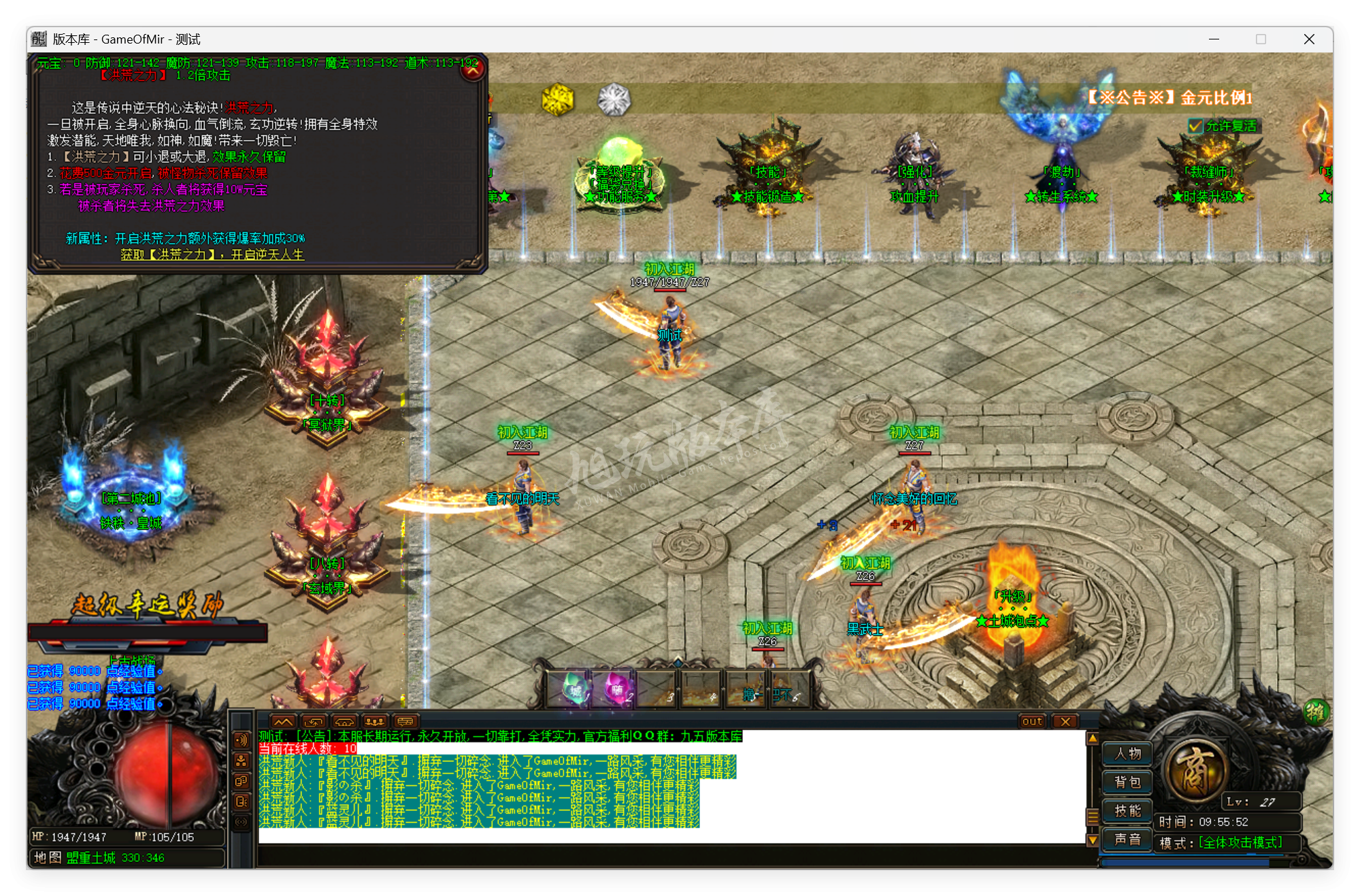Viewport: 1360px width, 896px height.
Task: Open the 技能 skills panel
Action: point(1127,811)
